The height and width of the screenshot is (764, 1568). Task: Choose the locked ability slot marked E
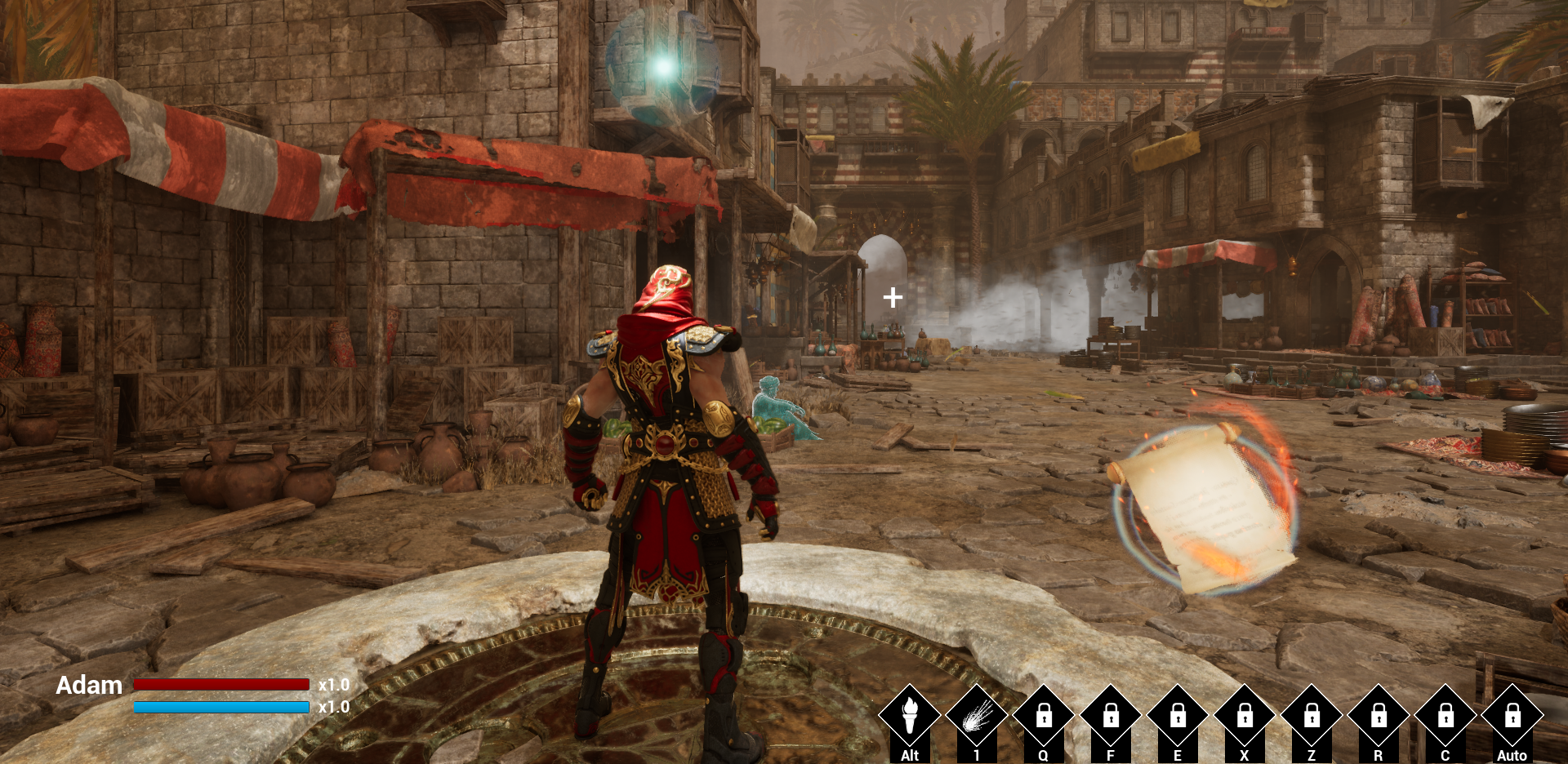coord(1178,716)
